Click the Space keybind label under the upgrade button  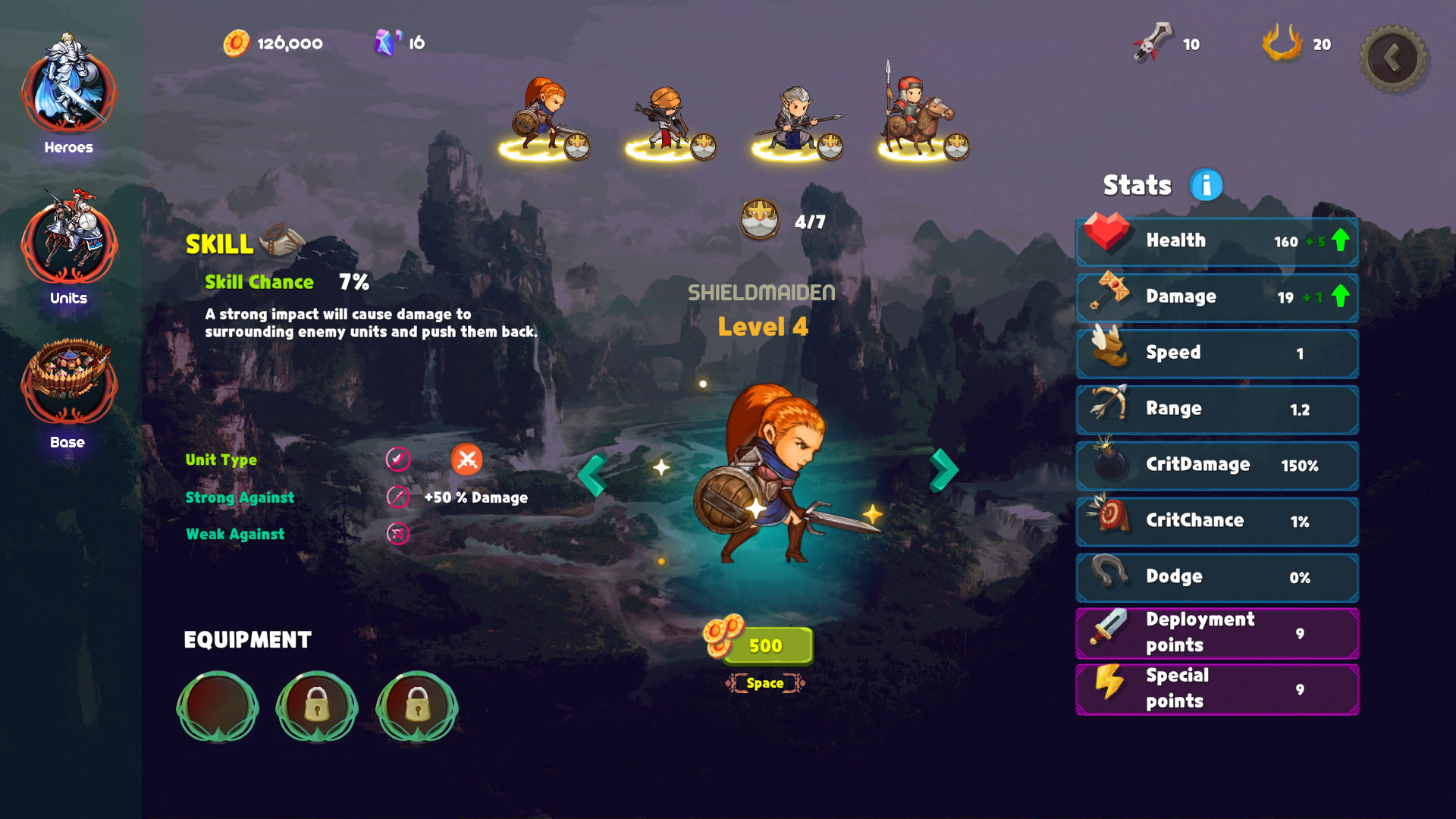click(765, 682)
